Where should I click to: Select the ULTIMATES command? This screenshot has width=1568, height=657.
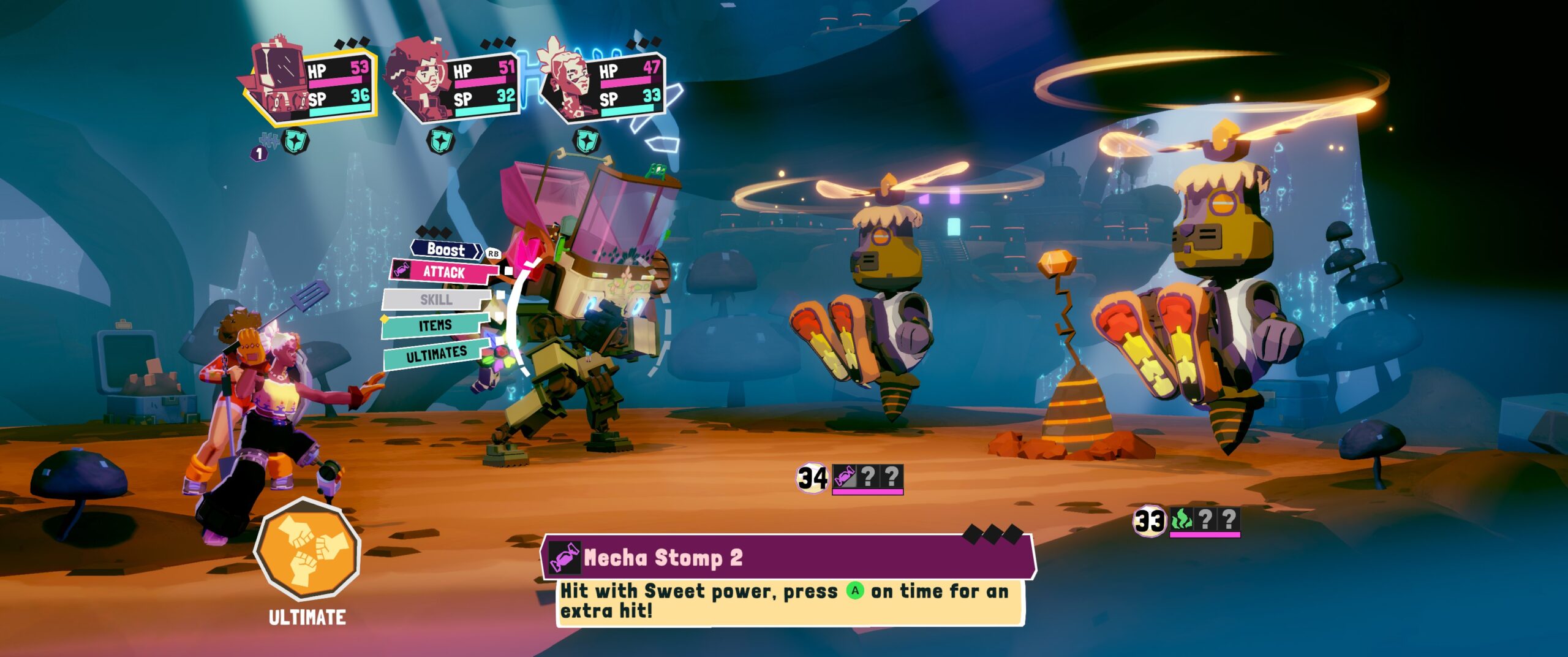tap(435, 354)
